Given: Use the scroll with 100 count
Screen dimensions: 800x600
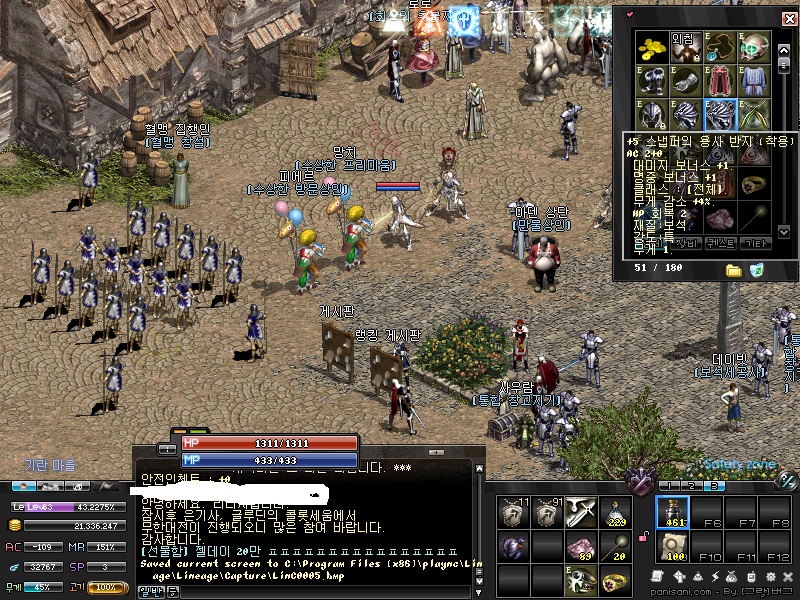Looking at the screenshot, I should [x=672, y=546].
